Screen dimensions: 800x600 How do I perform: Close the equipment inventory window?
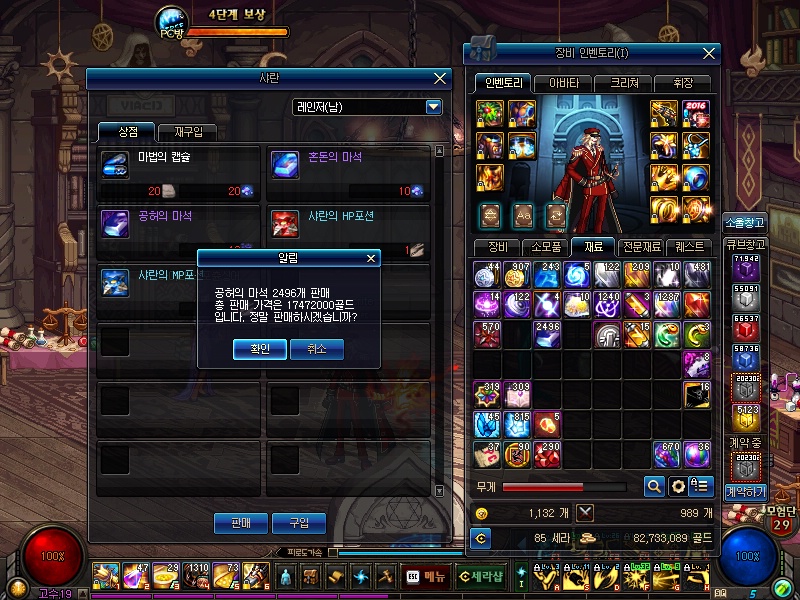pyautogui.click(x=709, y=53)
